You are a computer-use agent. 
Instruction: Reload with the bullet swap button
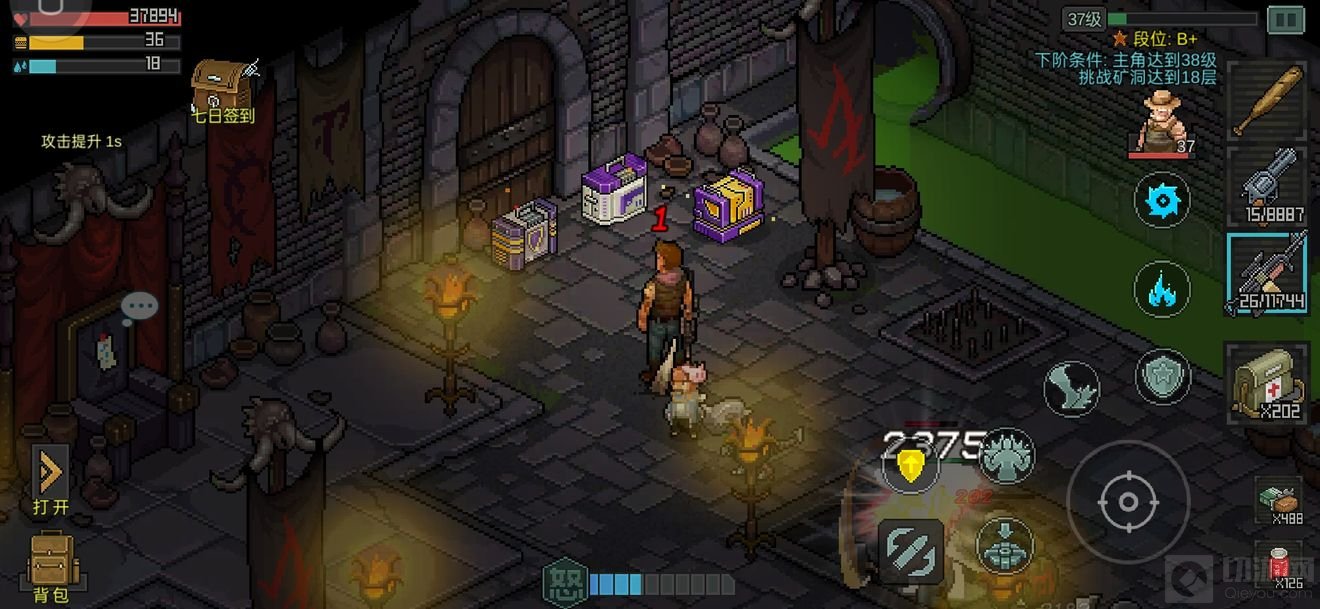click(x=911, y=551)
